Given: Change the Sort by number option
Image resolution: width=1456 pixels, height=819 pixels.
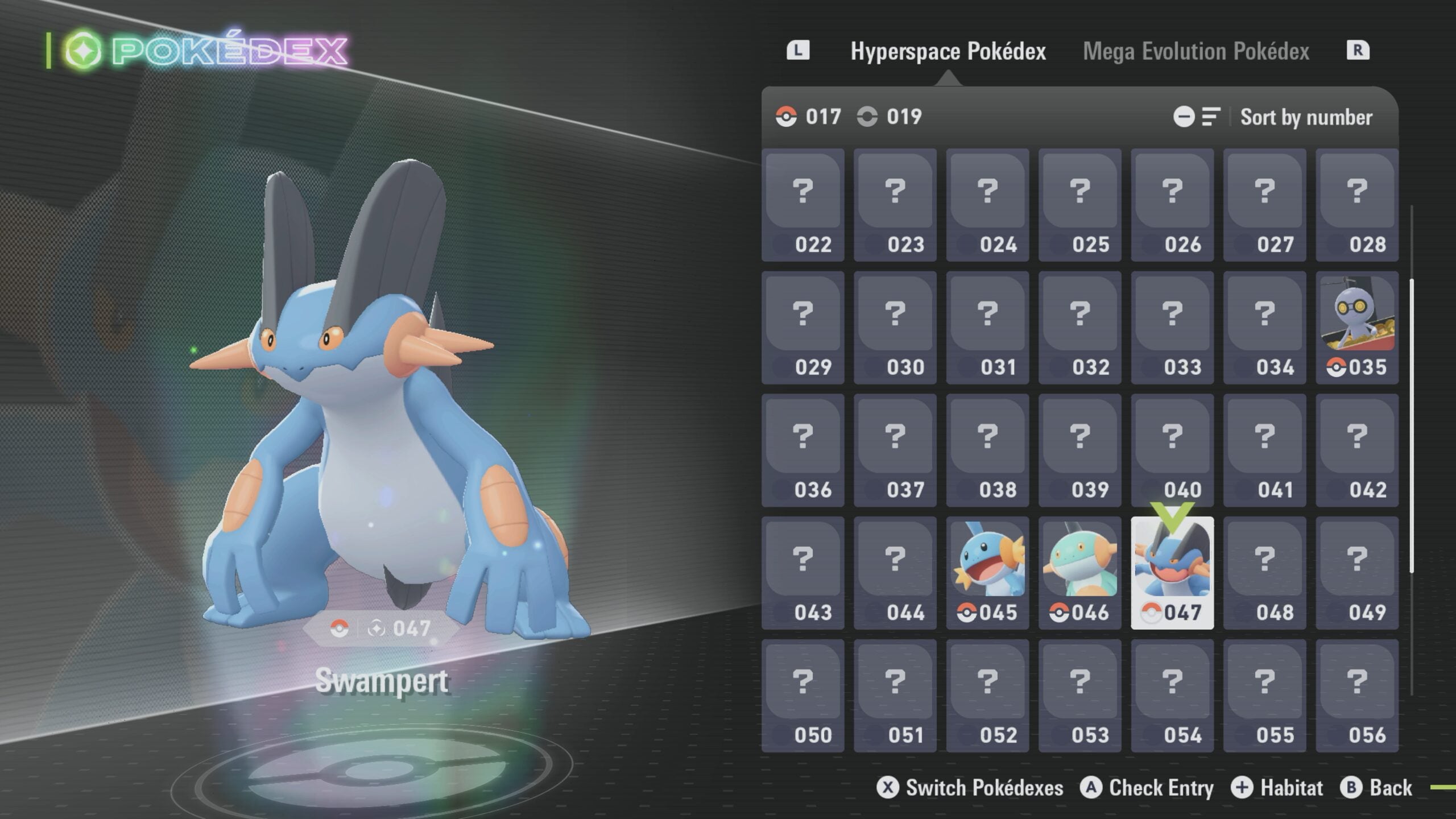Looking at the screenshot, I should pyautogui.click(x=1305, y=117).
